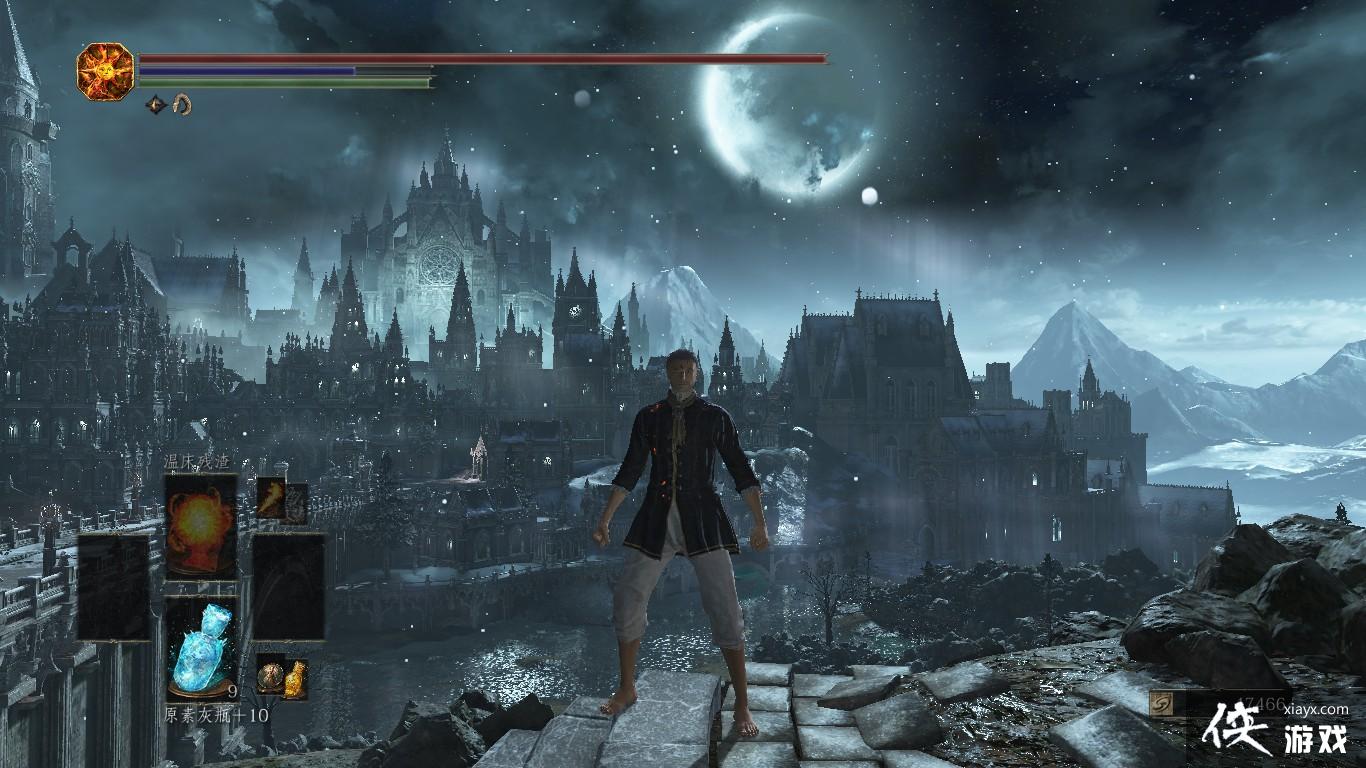Choose the round coin quick item
1366x768 pixels.
270,676
